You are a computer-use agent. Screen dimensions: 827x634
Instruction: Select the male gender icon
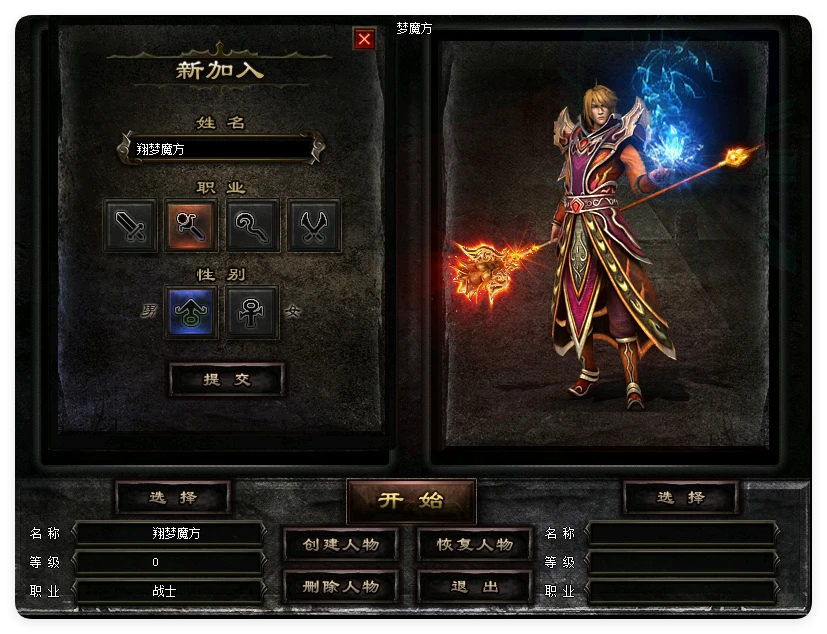tap(191, 312)
